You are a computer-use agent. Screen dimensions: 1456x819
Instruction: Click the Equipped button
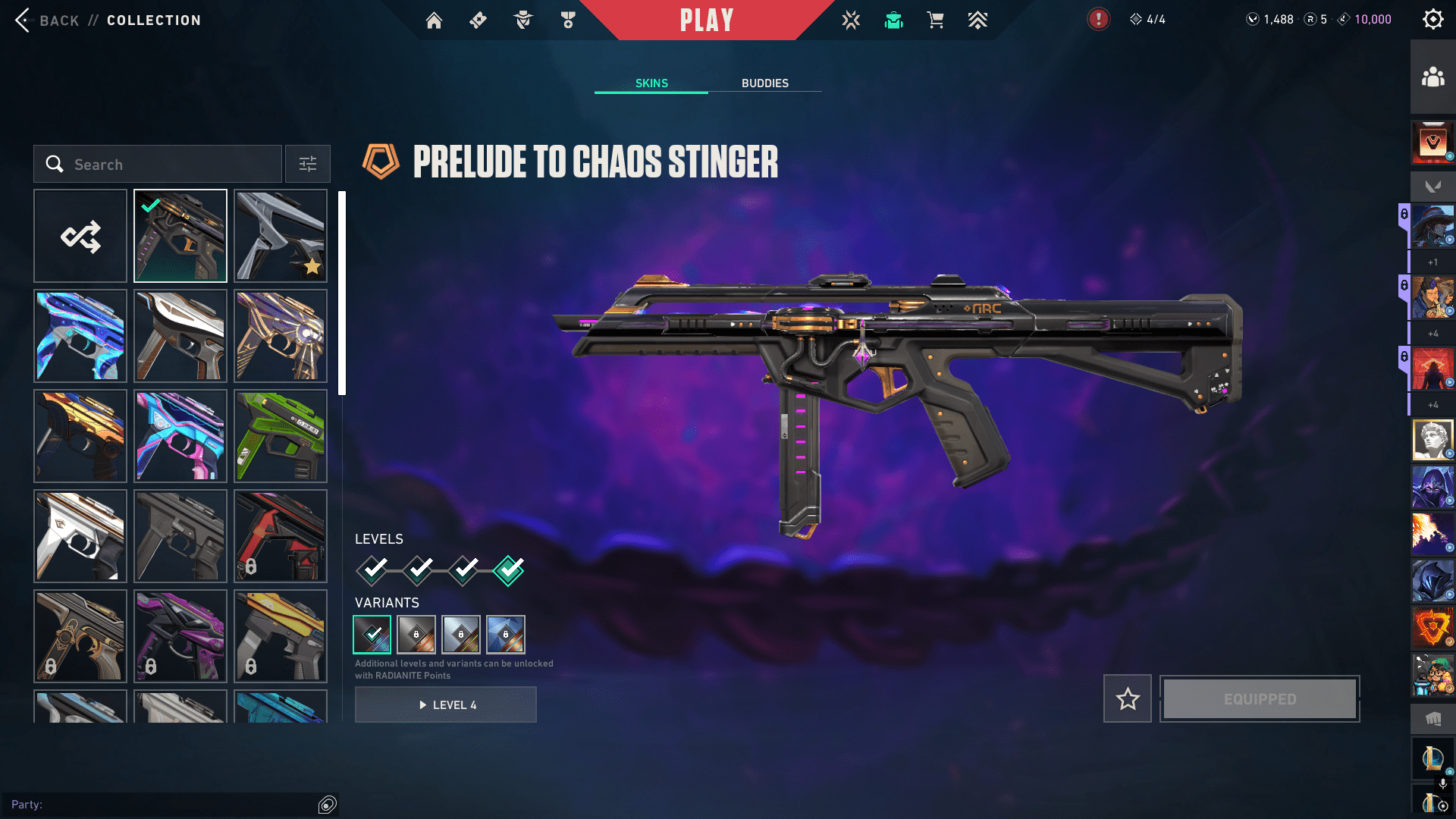[x=1260, y=699]
